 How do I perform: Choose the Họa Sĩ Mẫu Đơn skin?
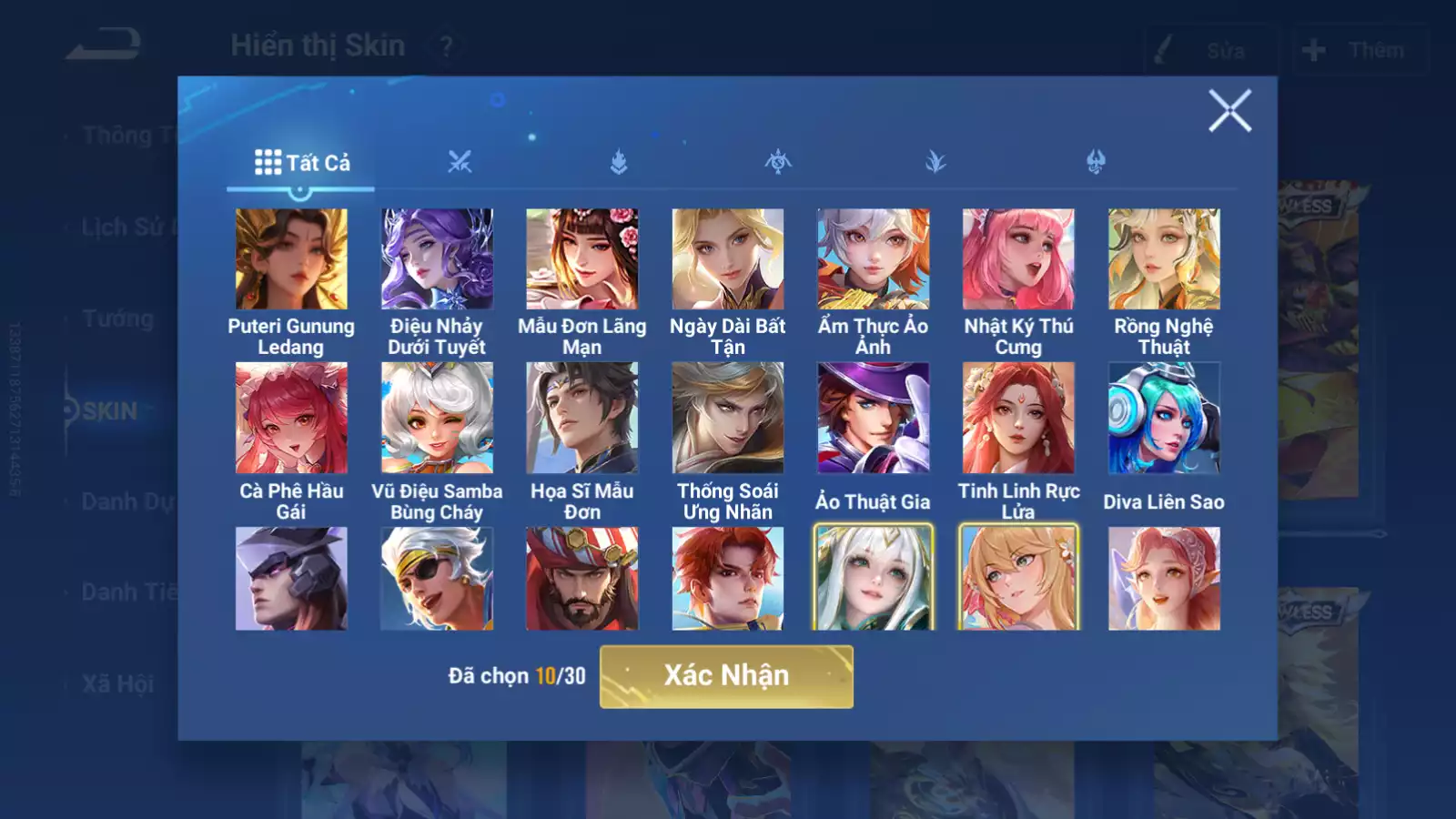click(x=582, y=418)
